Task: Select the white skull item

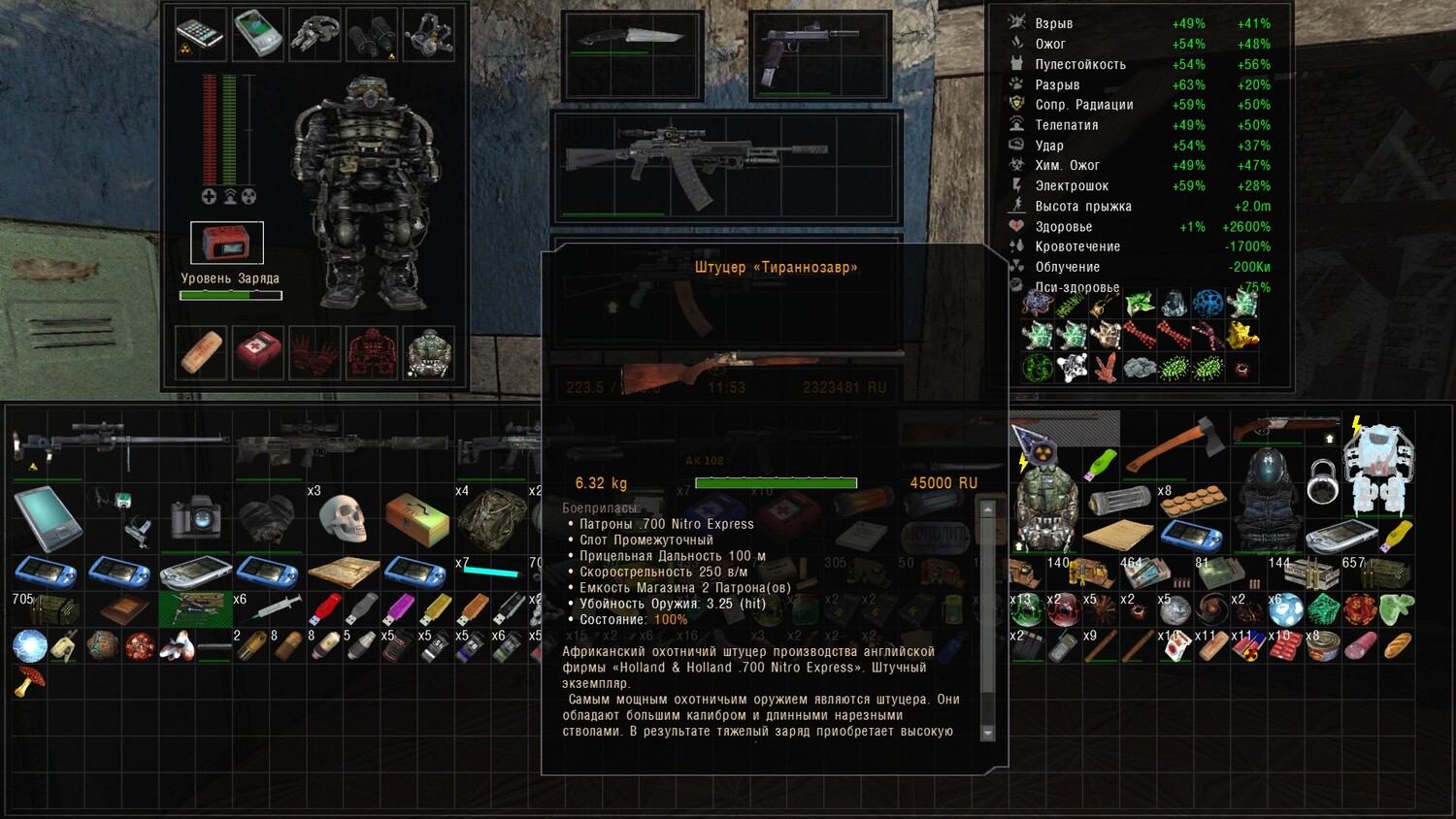Action: 342,519
